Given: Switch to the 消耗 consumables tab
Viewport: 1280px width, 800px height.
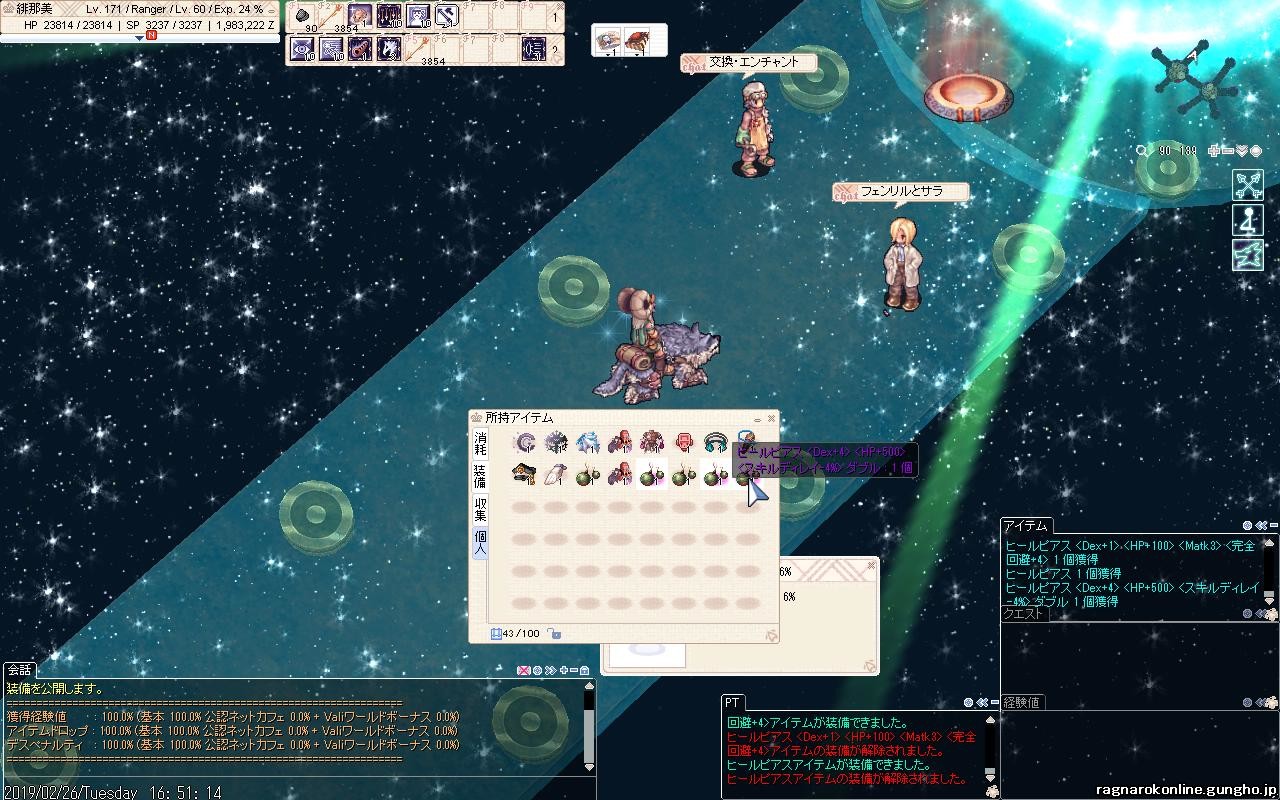Looking at the screenshot, I should [x=480, y=443].
